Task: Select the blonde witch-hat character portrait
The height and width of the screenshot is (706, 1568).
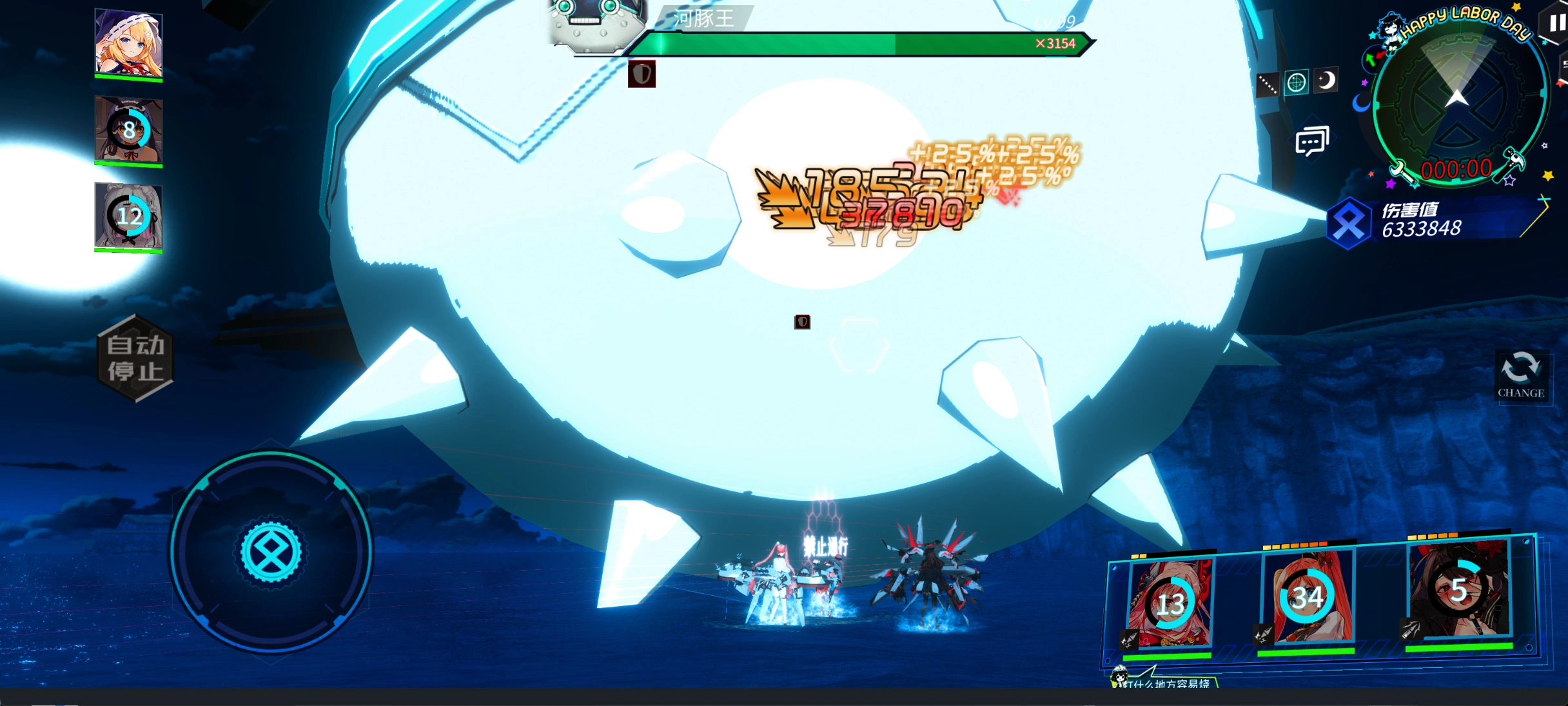Action: pyautogui.click(x=128, y=44)
